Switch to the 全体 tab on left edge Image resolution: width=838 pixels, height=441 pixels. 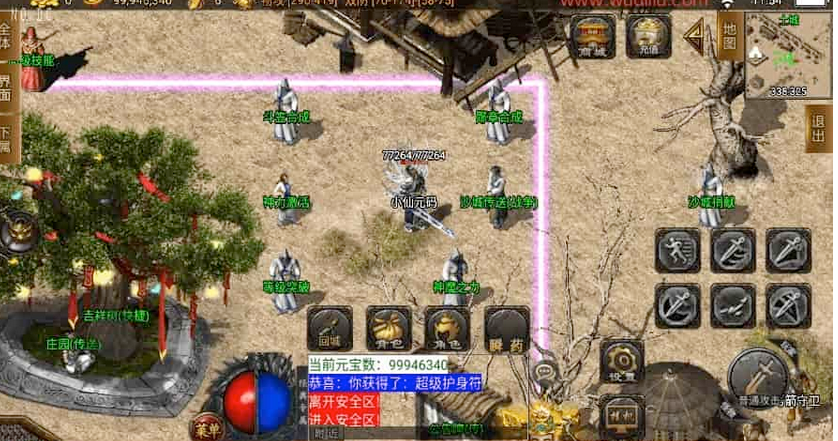(6, 40)
